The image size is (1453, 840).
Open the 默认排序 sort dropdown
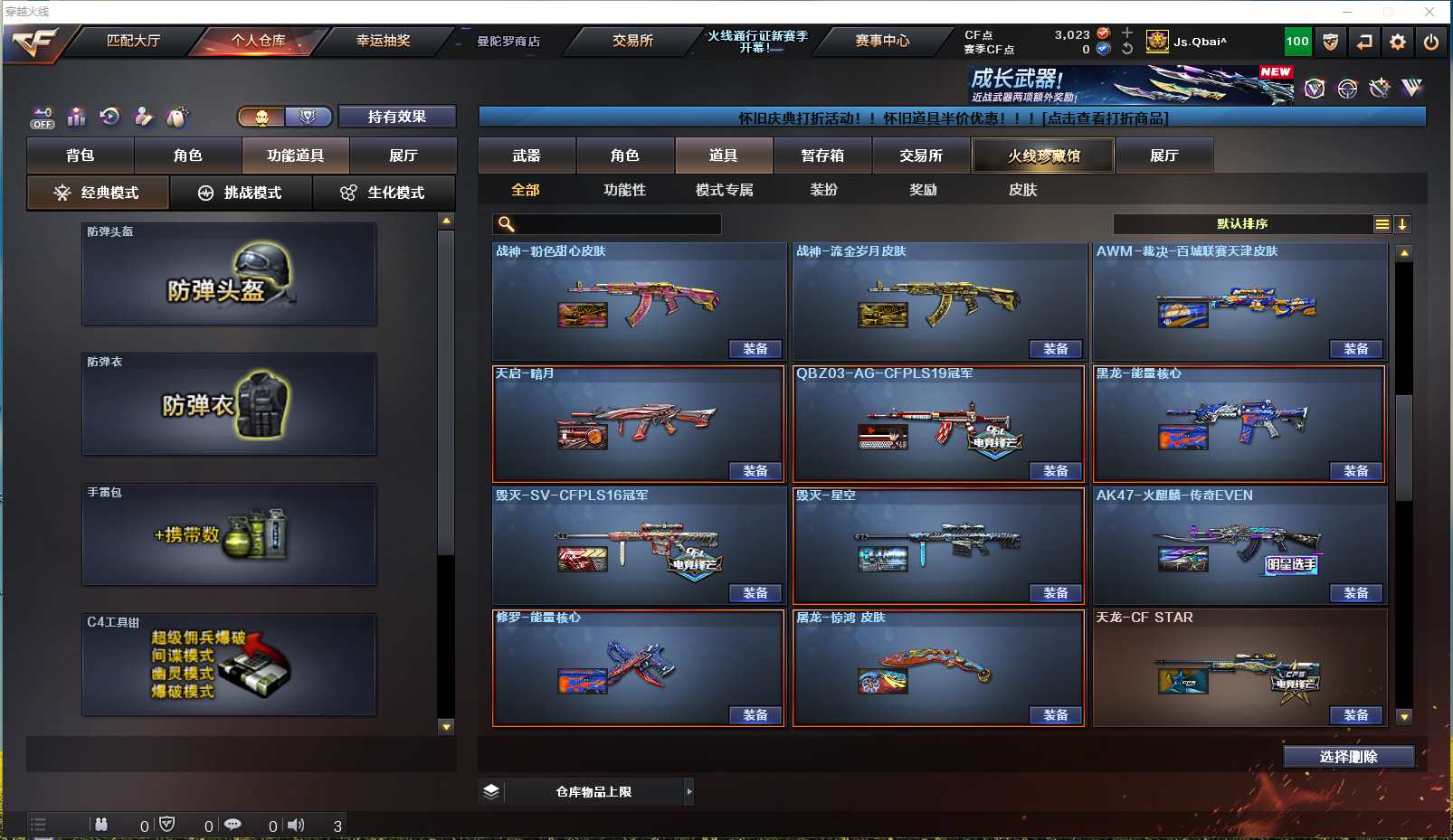click(1243, 224)
